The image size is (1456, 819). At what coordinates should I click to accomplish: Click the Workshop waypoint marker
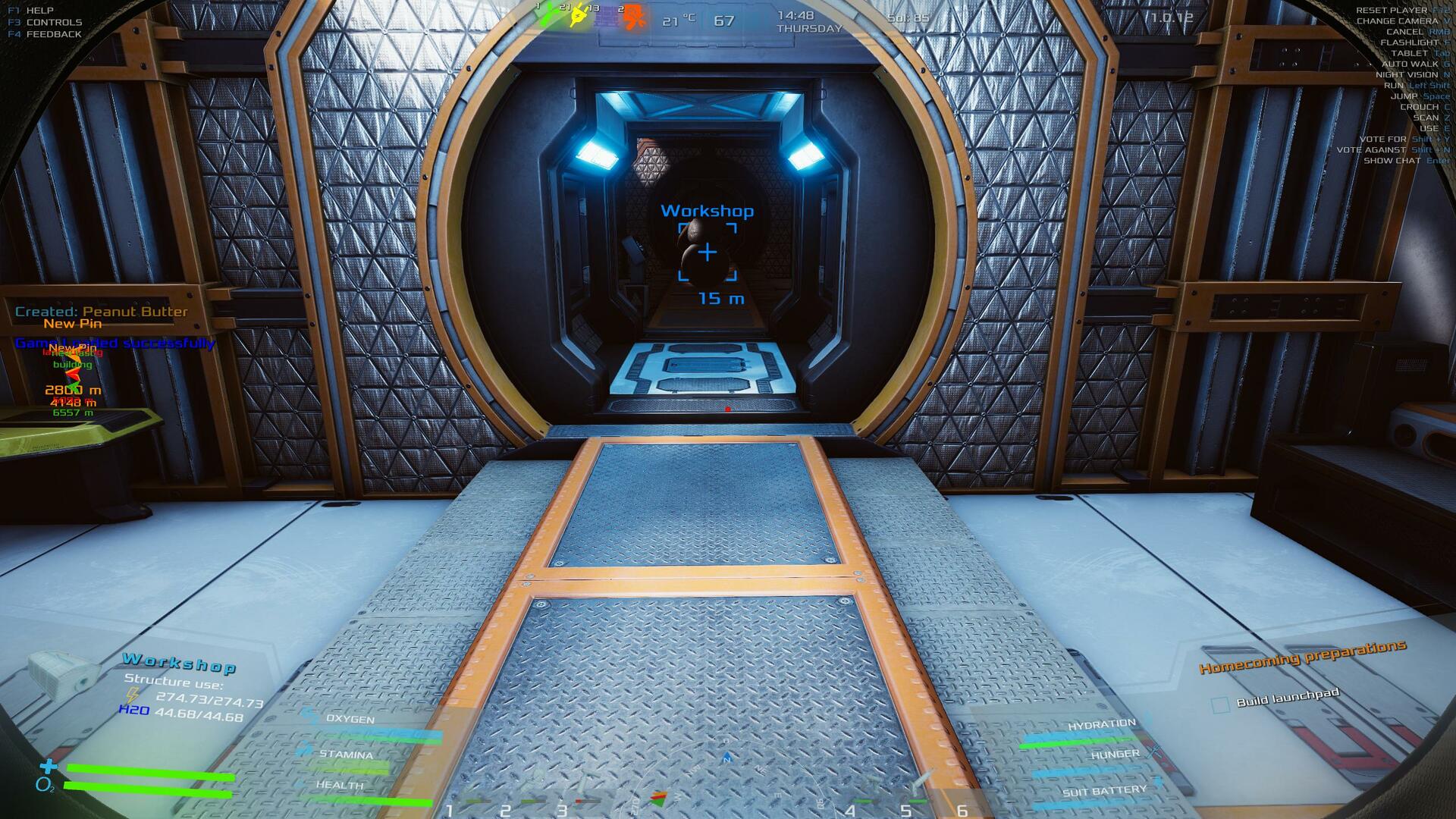[707, 252]
